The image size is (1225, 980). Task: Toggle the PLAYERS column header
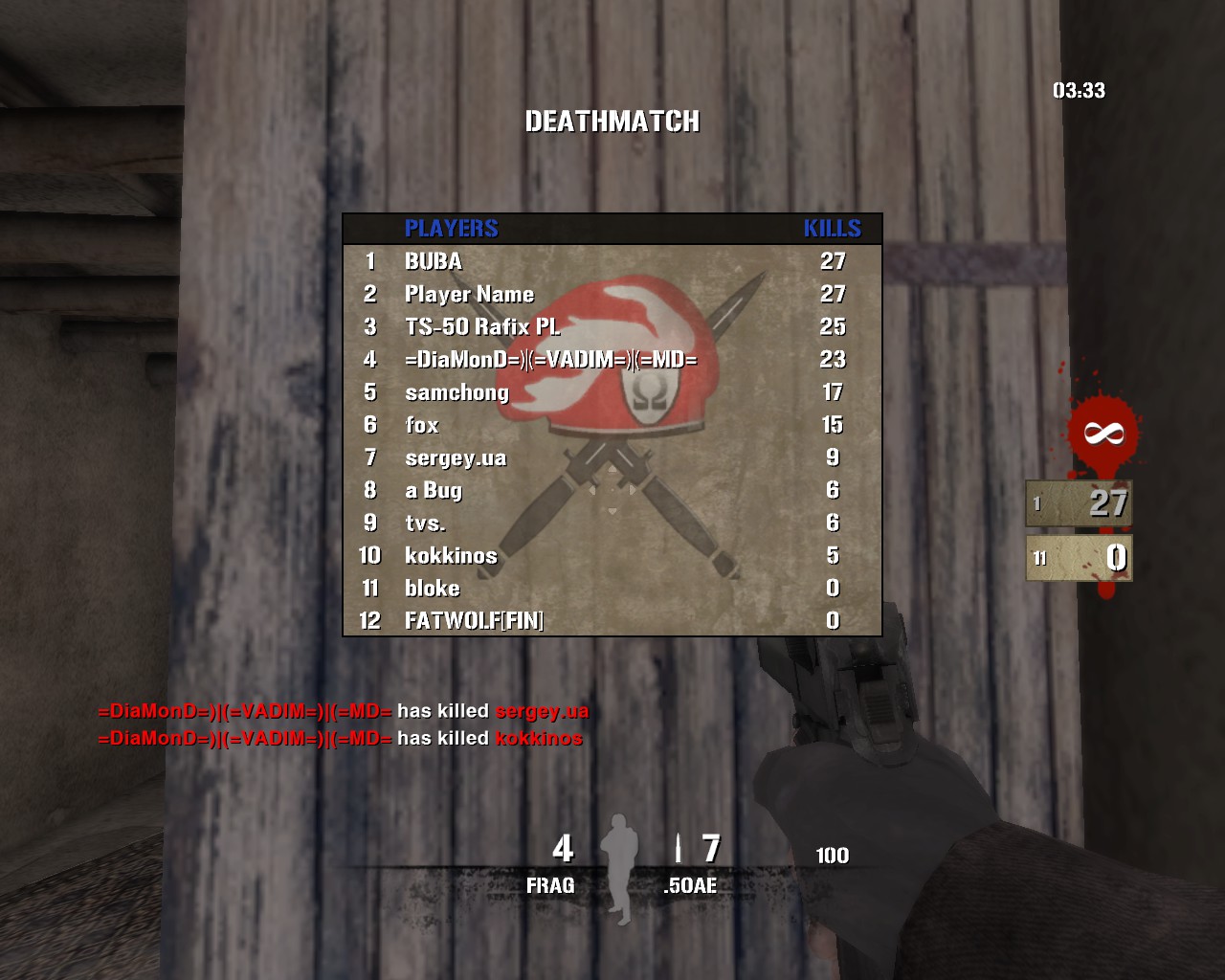coord(451,229)
